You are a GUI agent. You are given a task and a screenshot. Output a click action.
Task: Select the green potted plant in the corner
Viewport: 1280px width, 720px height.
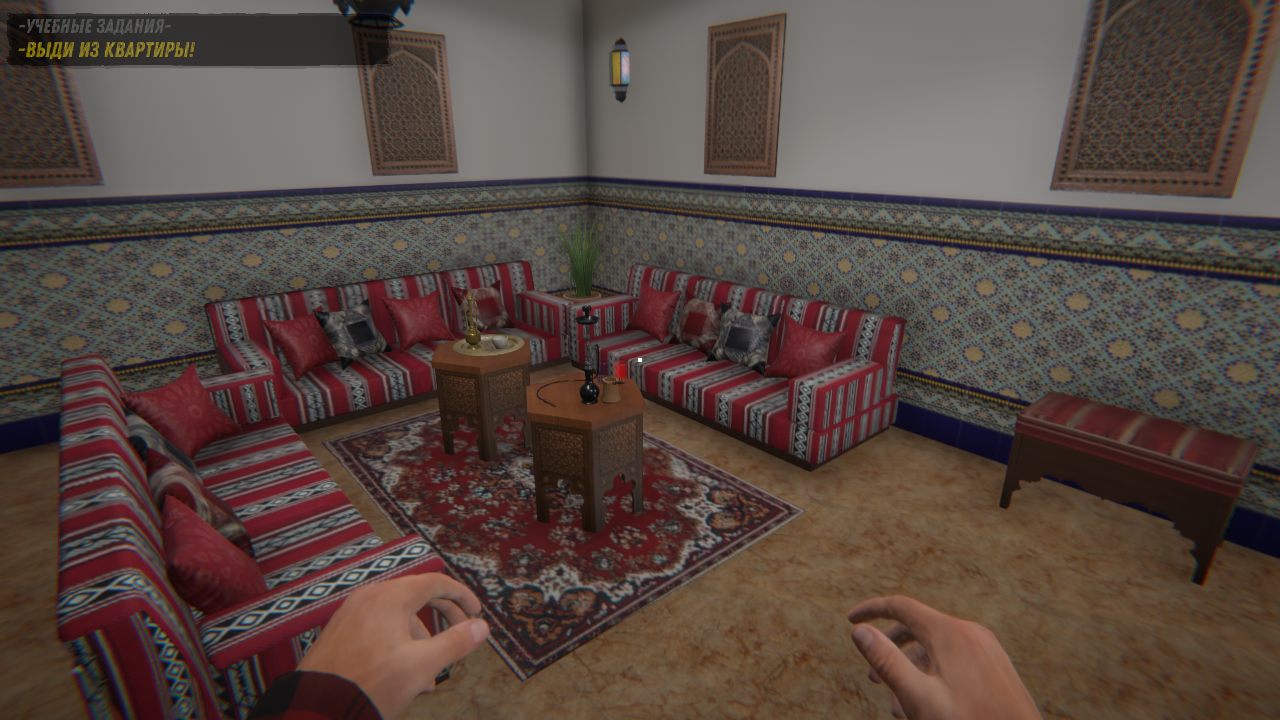click(584, 260)
